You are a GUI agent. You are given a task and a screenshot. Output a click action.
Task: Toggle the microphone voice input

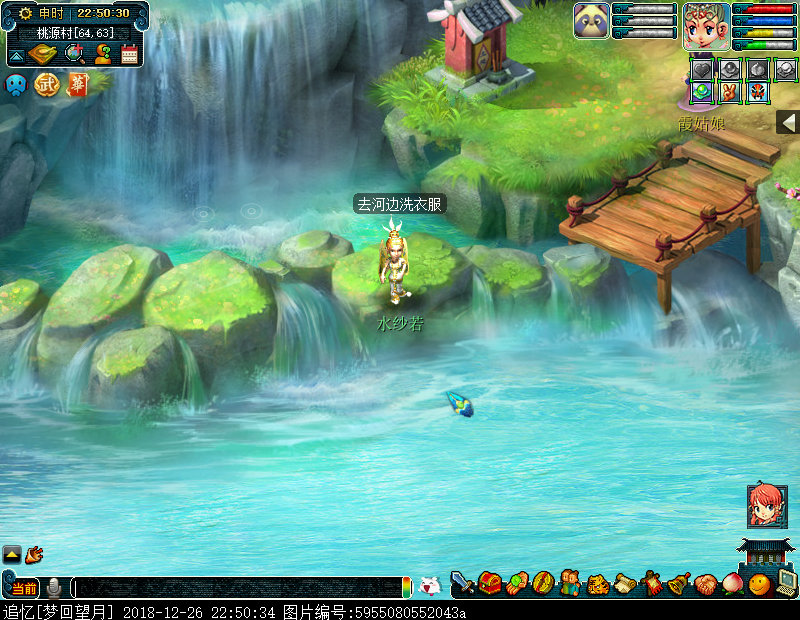[54, 587]
